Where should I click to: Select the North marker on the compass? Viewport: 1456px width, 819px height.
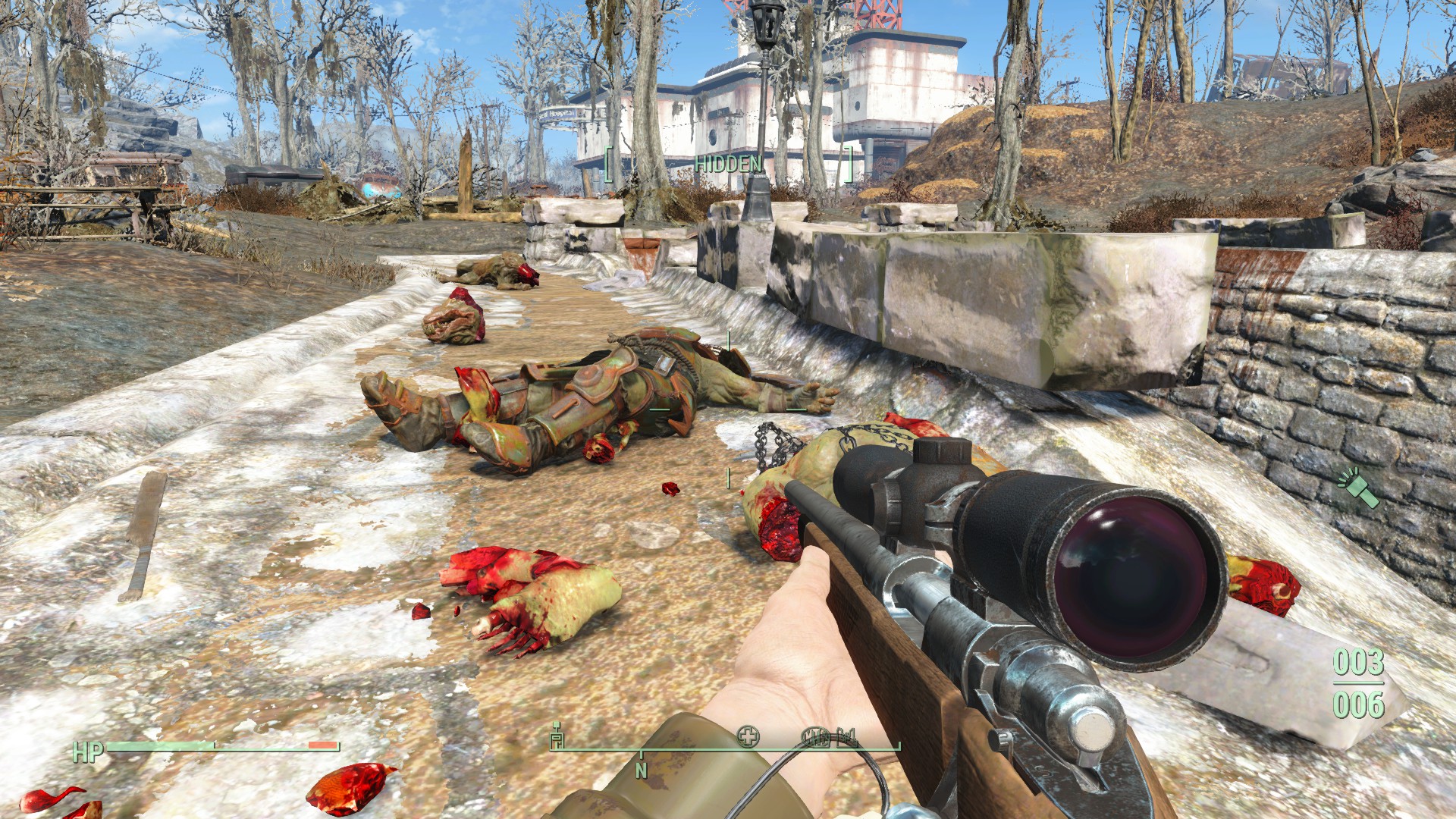click(642, 770)
